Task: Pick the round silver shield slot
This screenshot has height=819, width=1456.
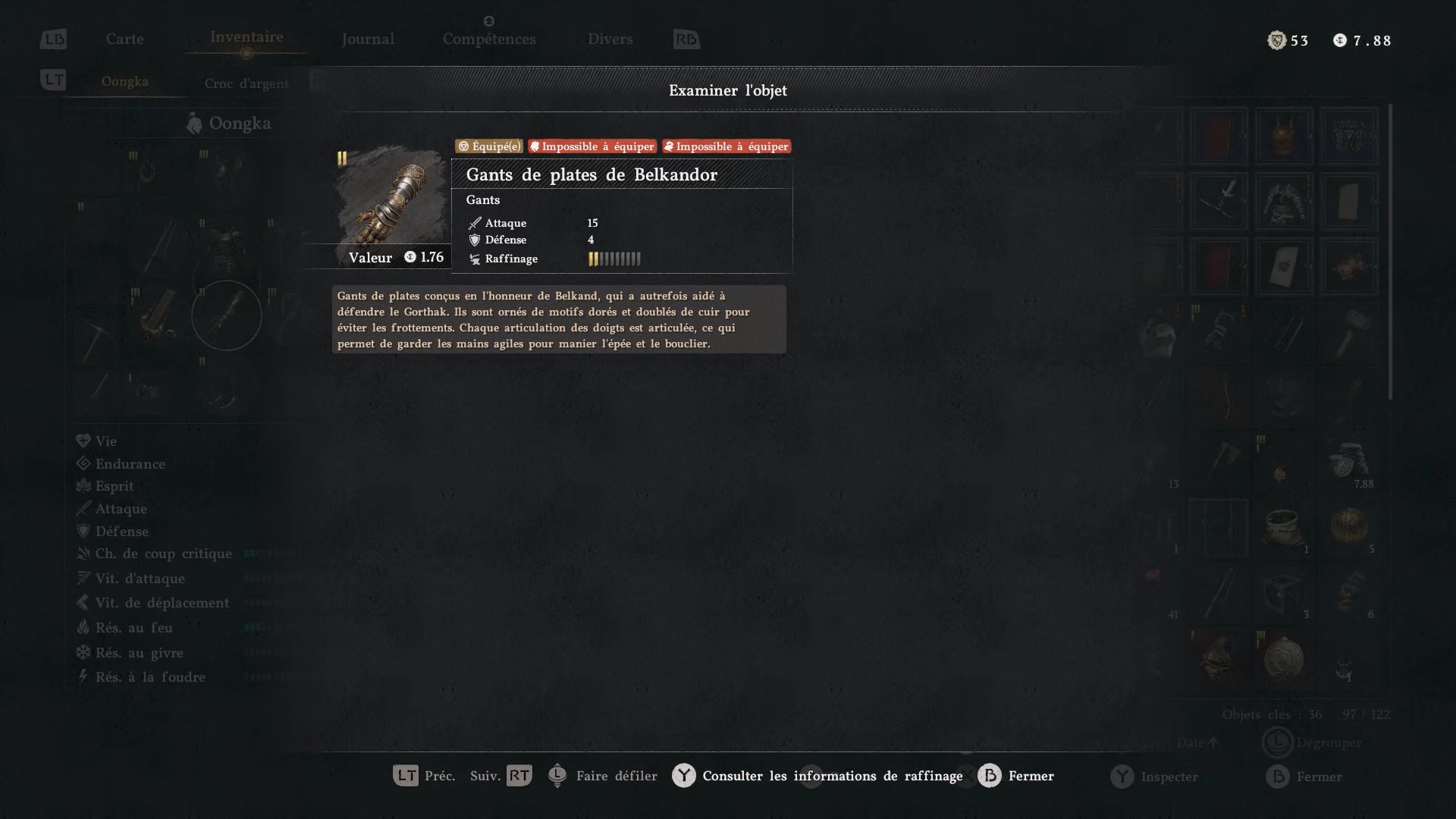Action: (1283, 658)
